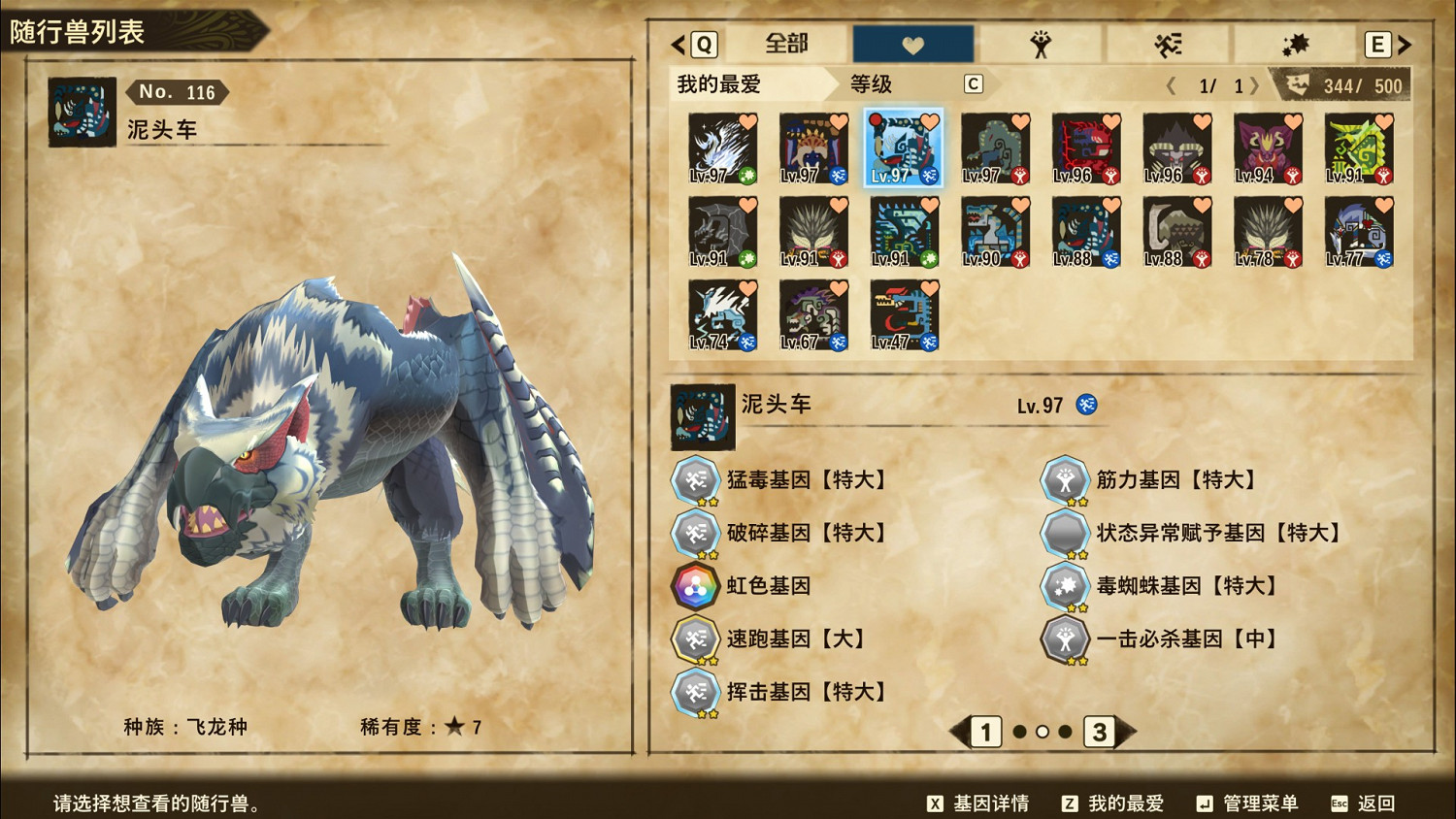The width and height of the screenshot is (1456, 819).
Task: Click the 筋力基因【特大】 gene icon
Action: (x=1065, y=478)
